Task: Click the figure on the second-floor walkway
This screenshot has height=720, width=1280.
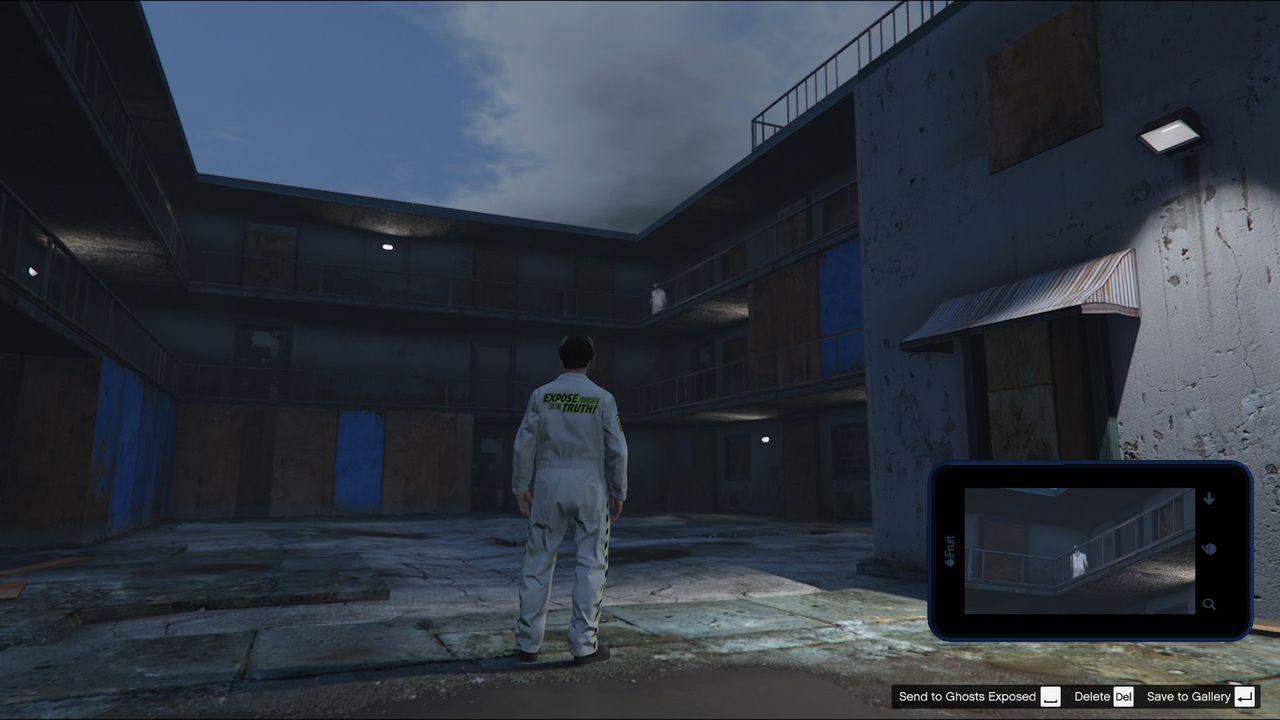Action: pos(656,296)
